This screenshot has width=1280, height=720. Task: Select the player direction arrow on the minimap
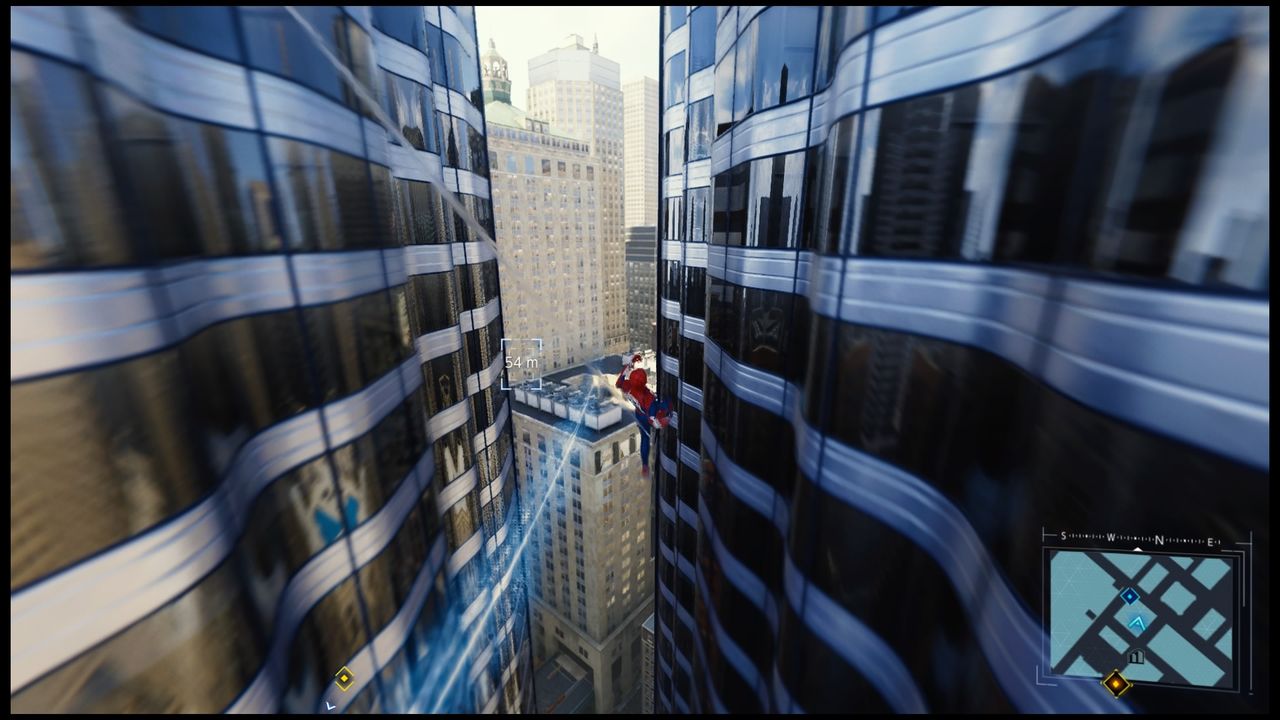(1137, 623)
